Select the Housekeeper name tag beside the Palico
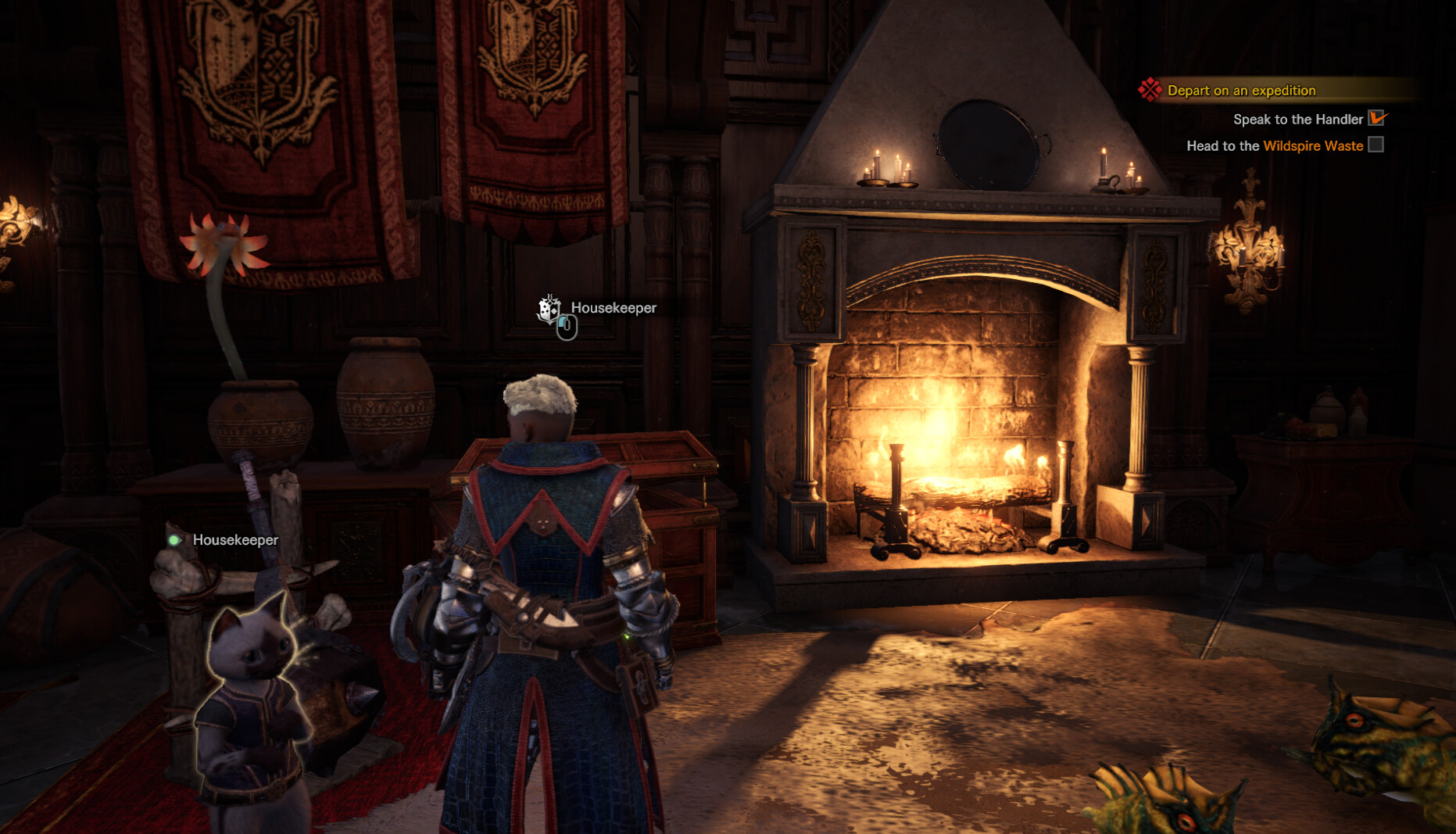 (234, 540)
